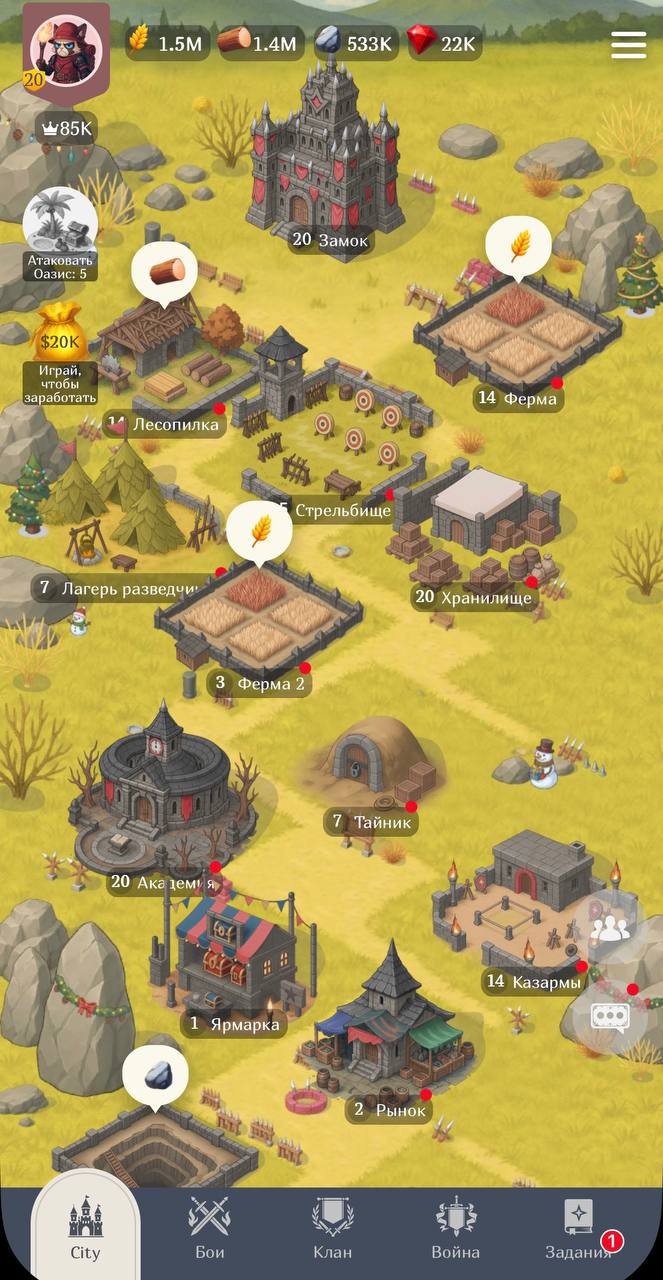
Task: Open the $20K play-to-earn money bag
Action: point(60,341)
